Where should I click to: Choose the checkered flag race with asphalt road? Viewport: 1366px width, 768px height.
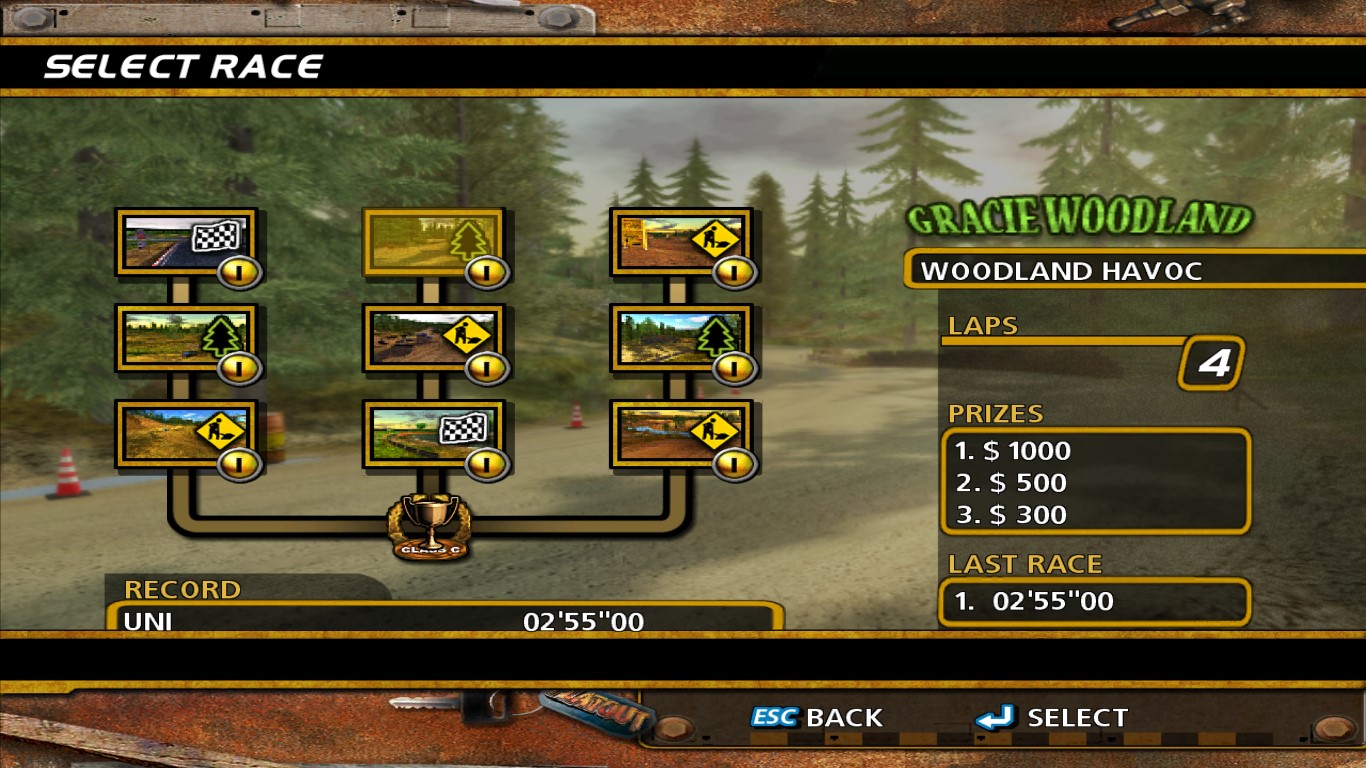[x=185, y=242]
